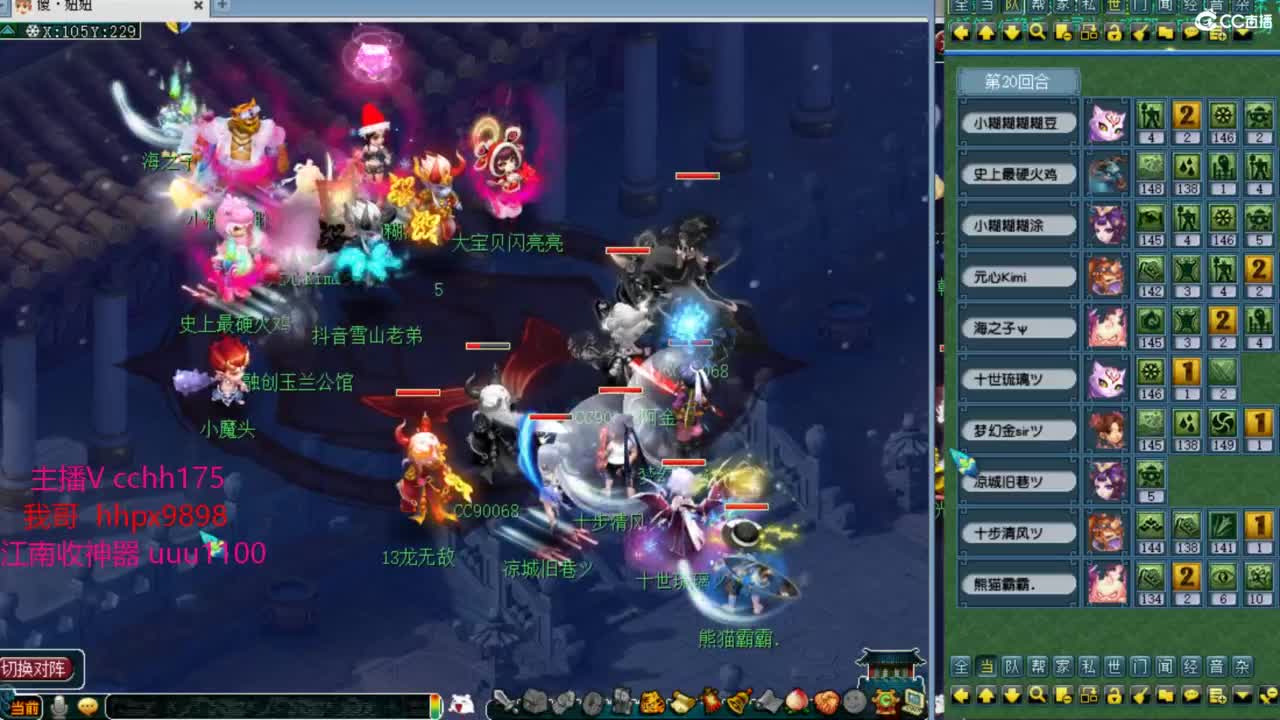This screenshot has height=720, width=1280.
Task: Click the list-add icon next to the dropdown arrow
Action: [x=1218, y=33]
